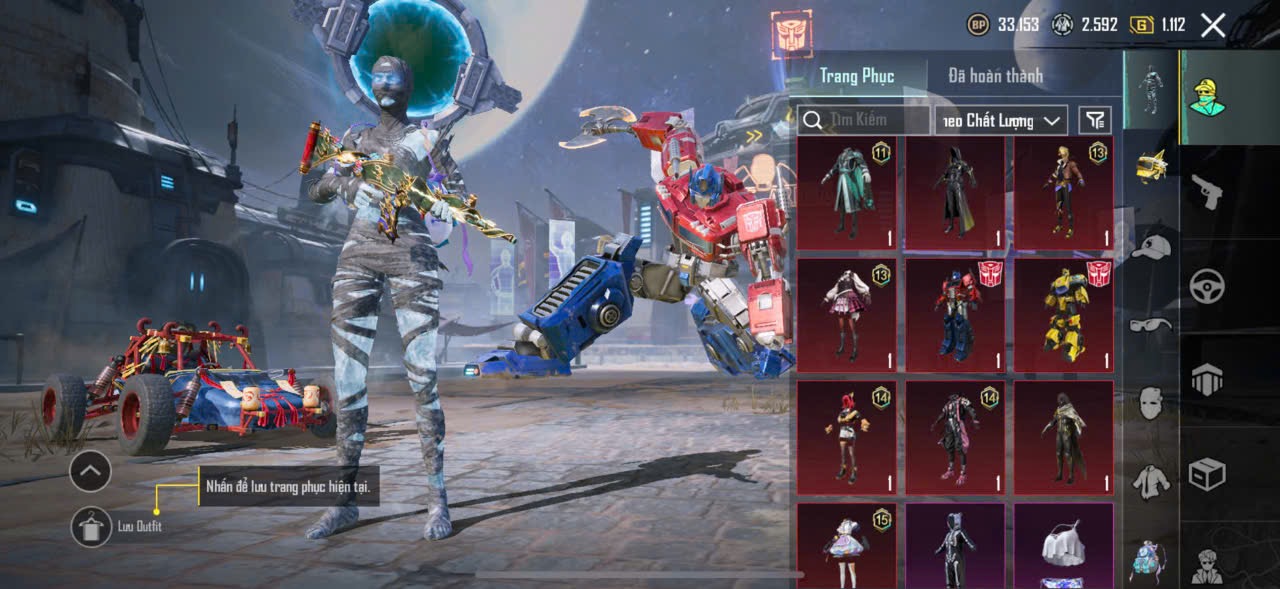Select the pink skirt outfit
The width and height of the screenshot is (1280, 589).
click(846, 316)
